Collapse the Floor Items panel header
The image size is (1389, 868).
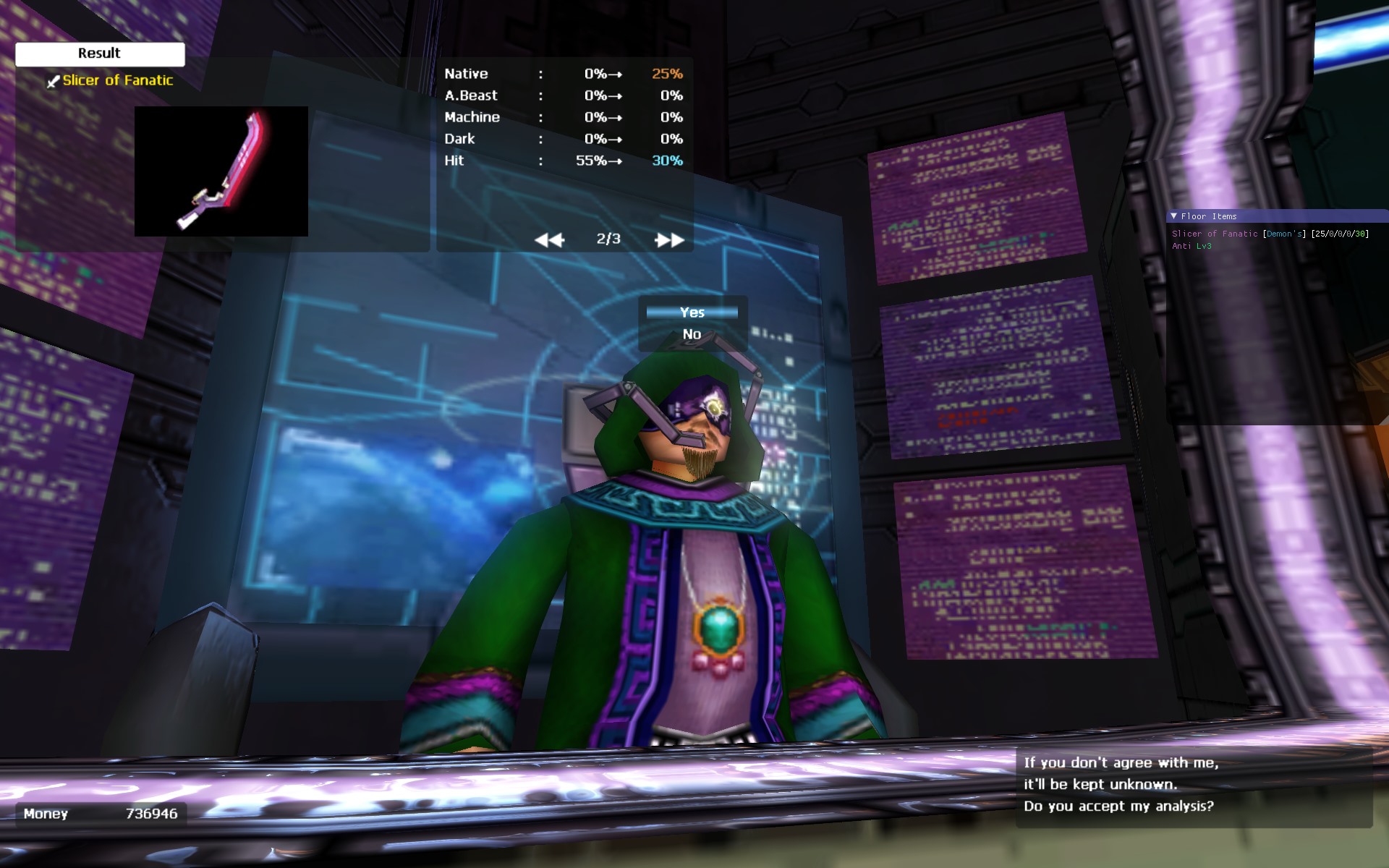pos(1174,216)
